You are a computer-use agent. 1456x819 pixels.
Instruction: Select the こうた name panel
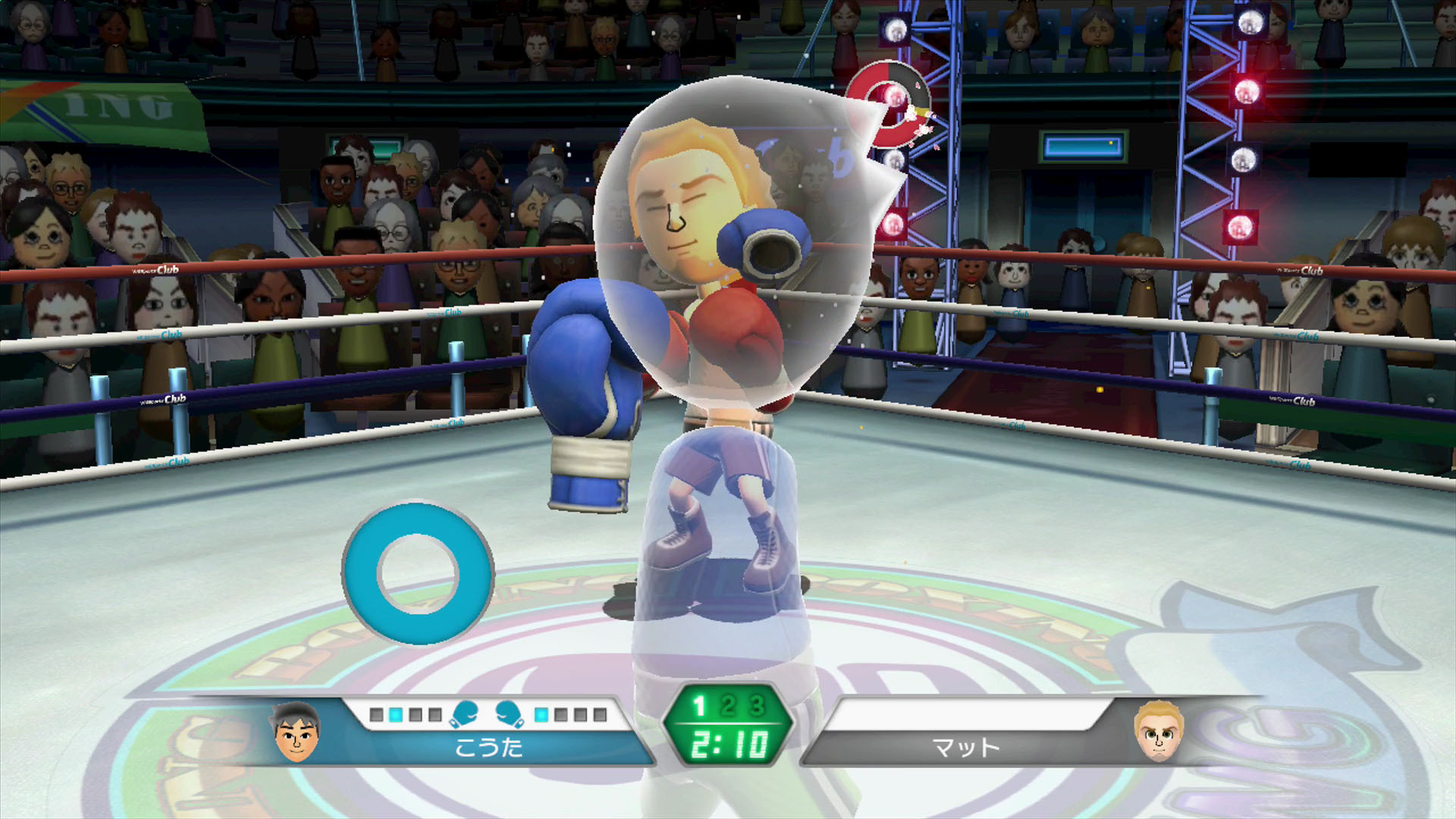(x=489, y=748)
